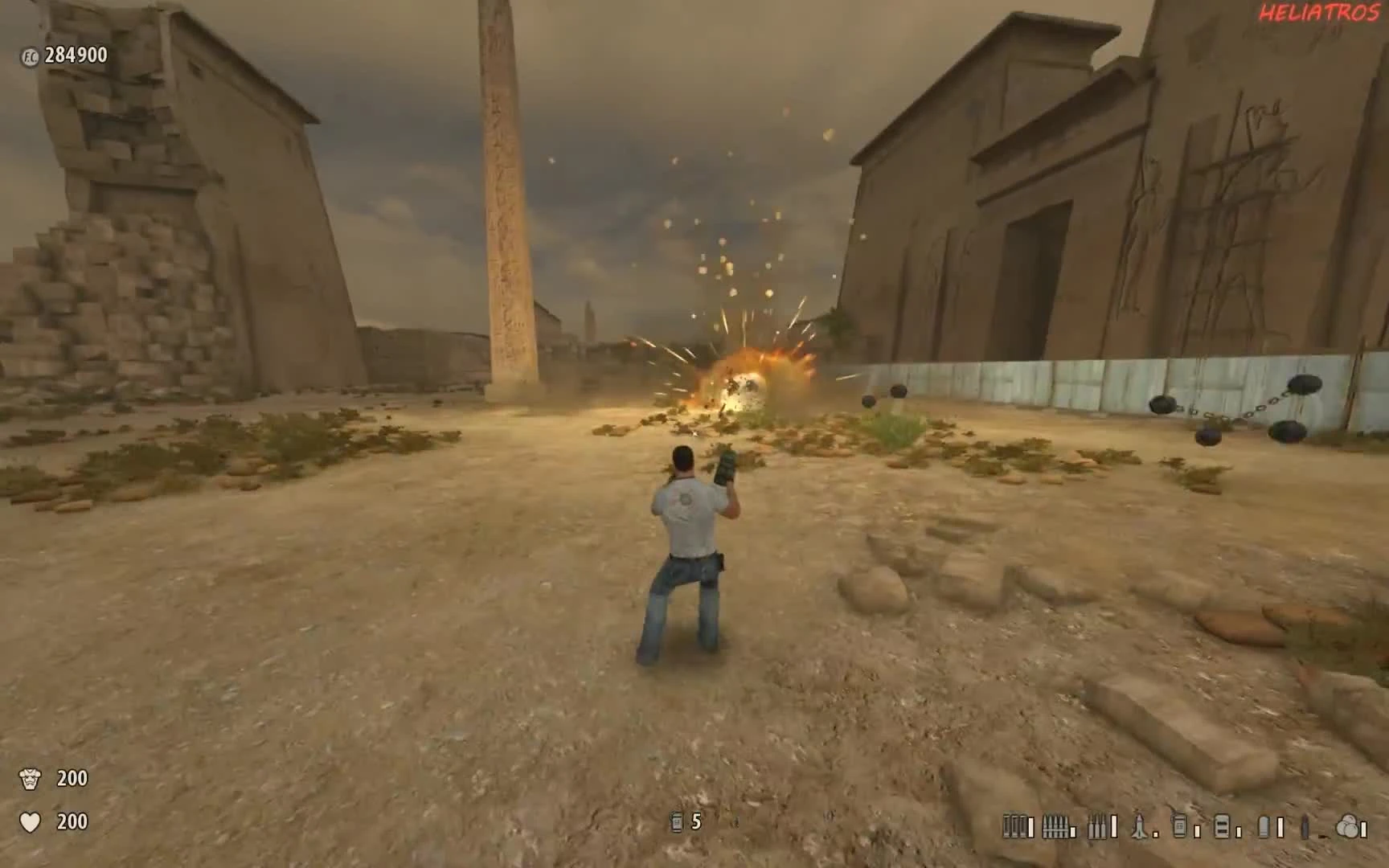Click the heart health icon
The width and height of the screenshot is (1389, 868).
point(31,822)
